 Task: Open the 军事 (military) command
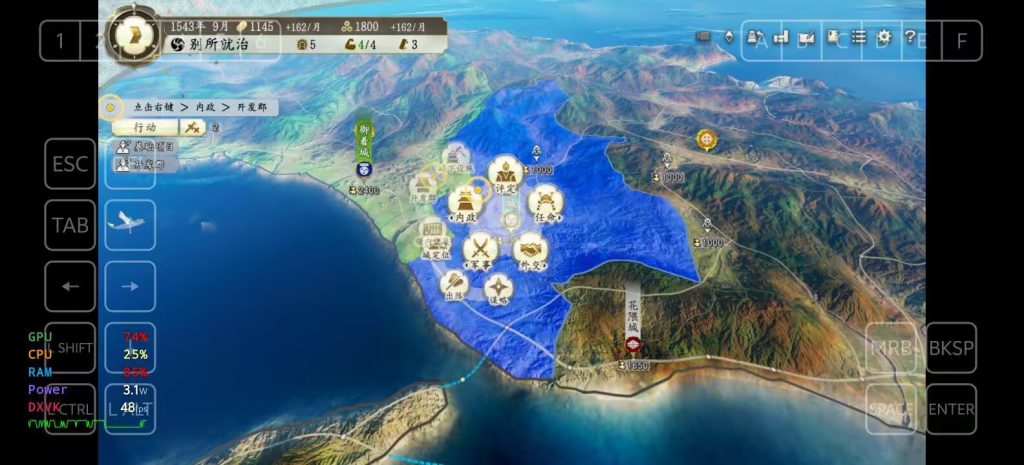(481, 250)
